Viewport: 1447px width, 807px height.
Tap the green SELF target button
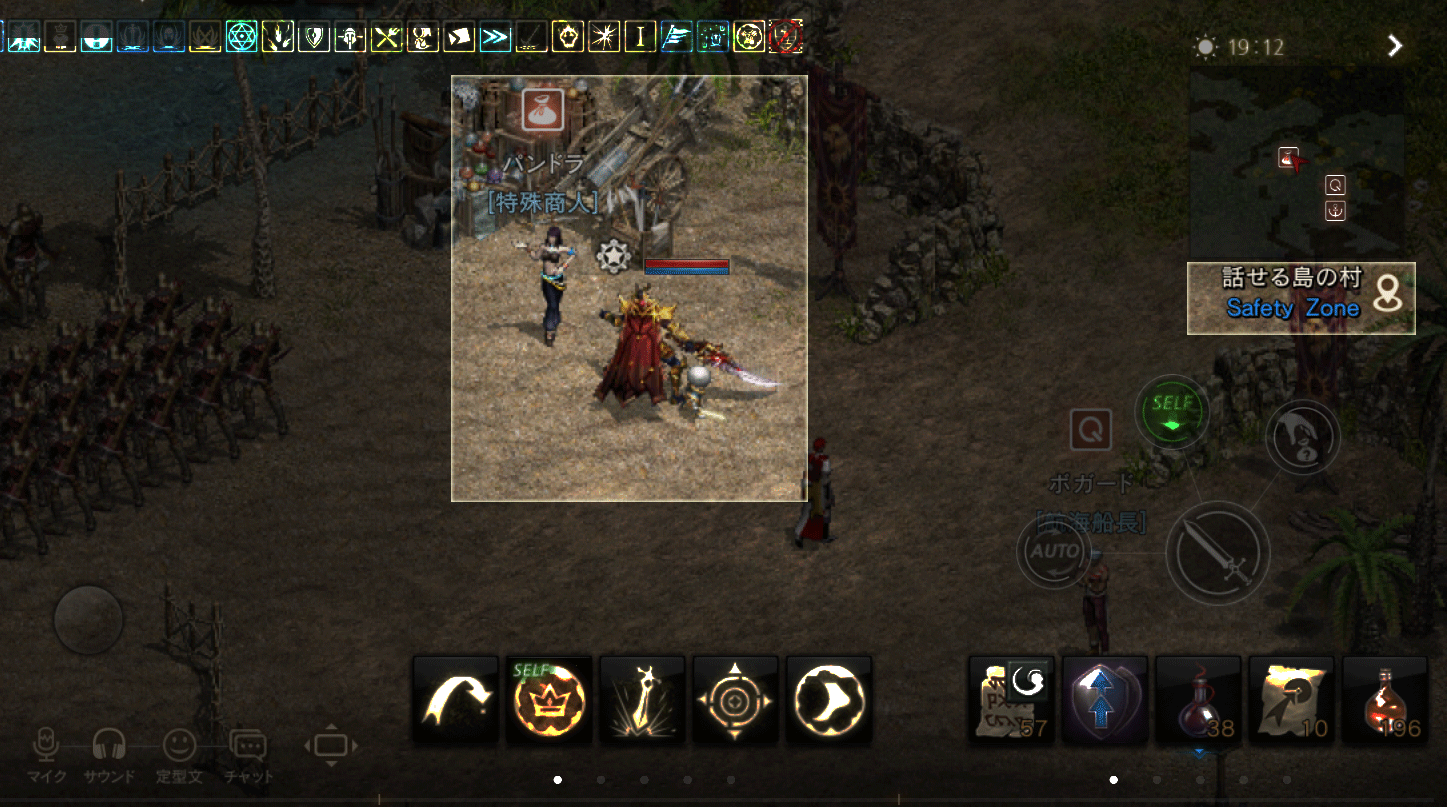pyautogui.click(x=1171, y=411)
